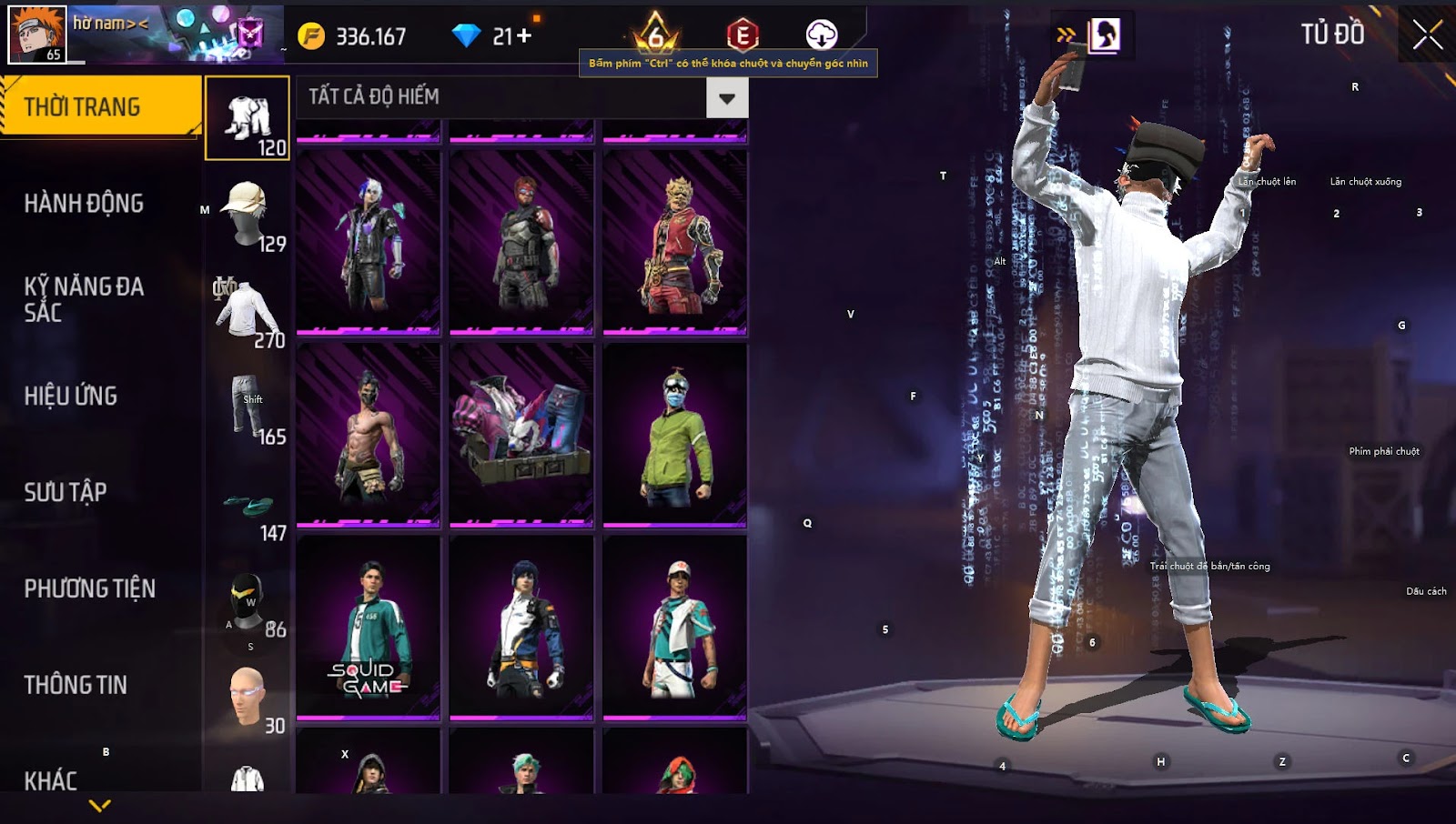Open the Kỹ Năng Đa Sắc tab

coord(84,299)
